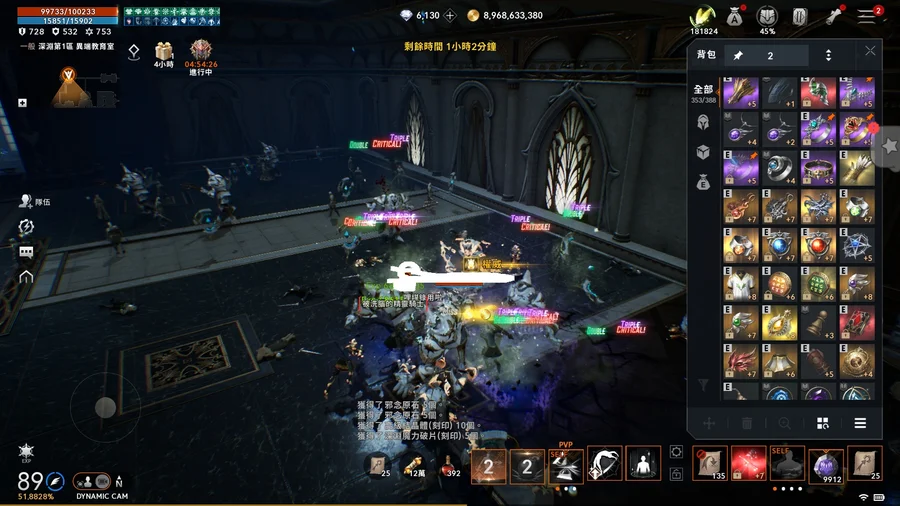Screen dimensions: 900x506
Task: Close the backpack inventory panel
Action: 870,51
